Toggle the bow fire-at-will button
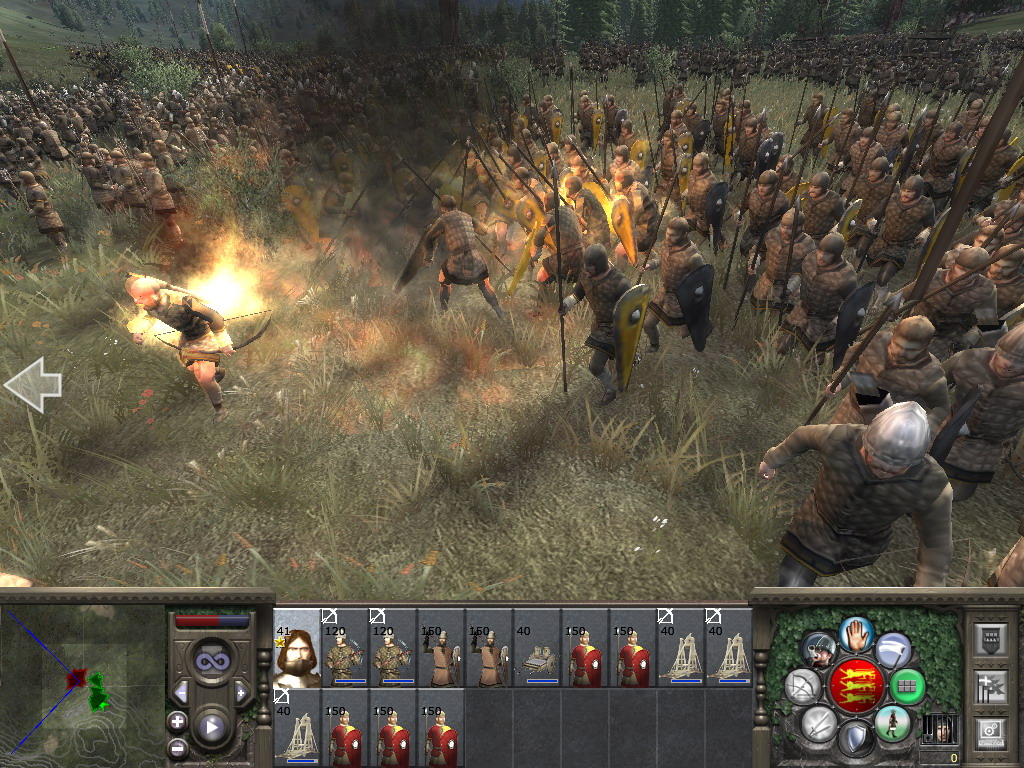The width and height of the screenshot is (1024, 768). [803, 687]
